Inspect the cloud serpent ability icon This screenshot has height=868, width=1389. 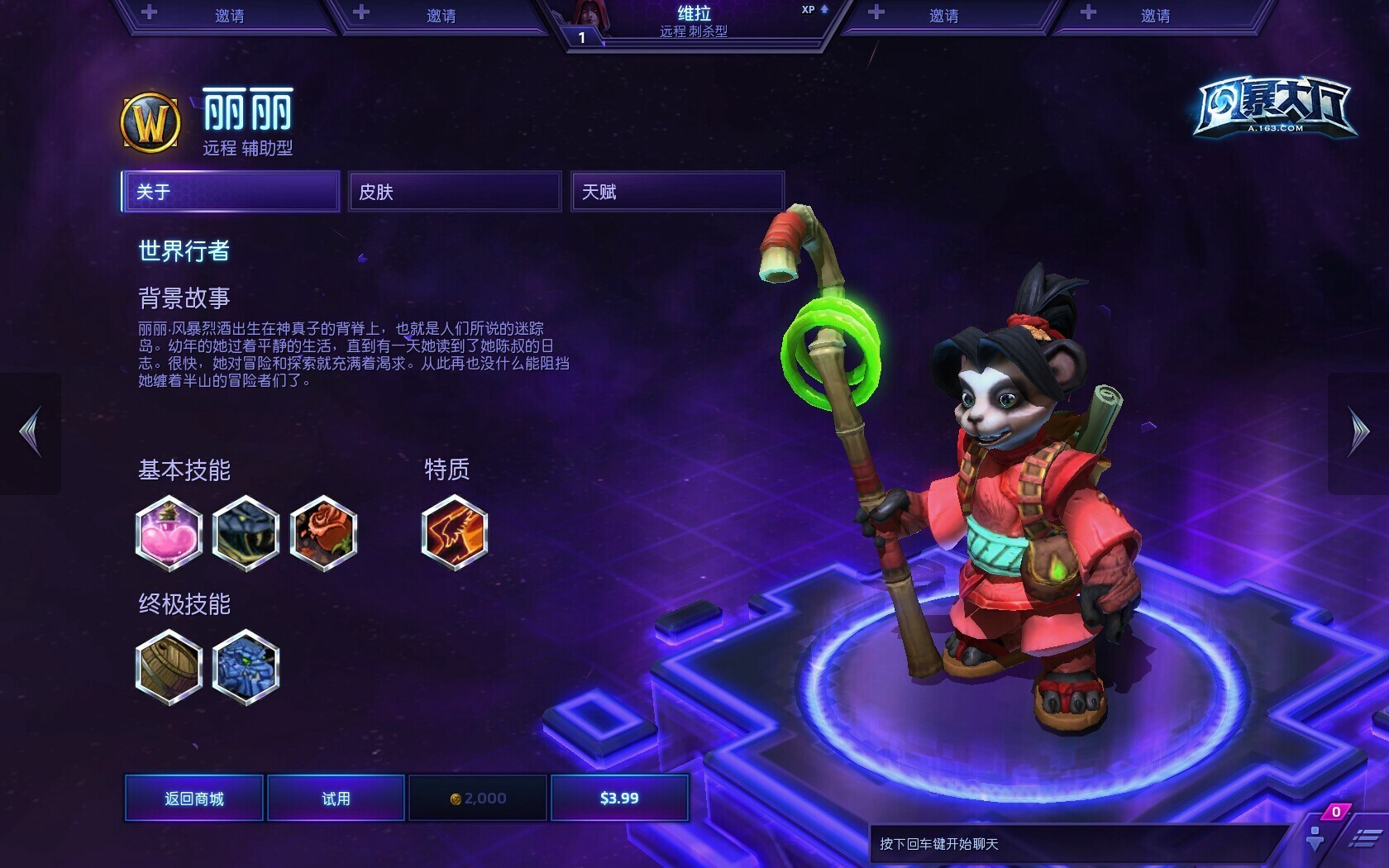pos(246,533)
